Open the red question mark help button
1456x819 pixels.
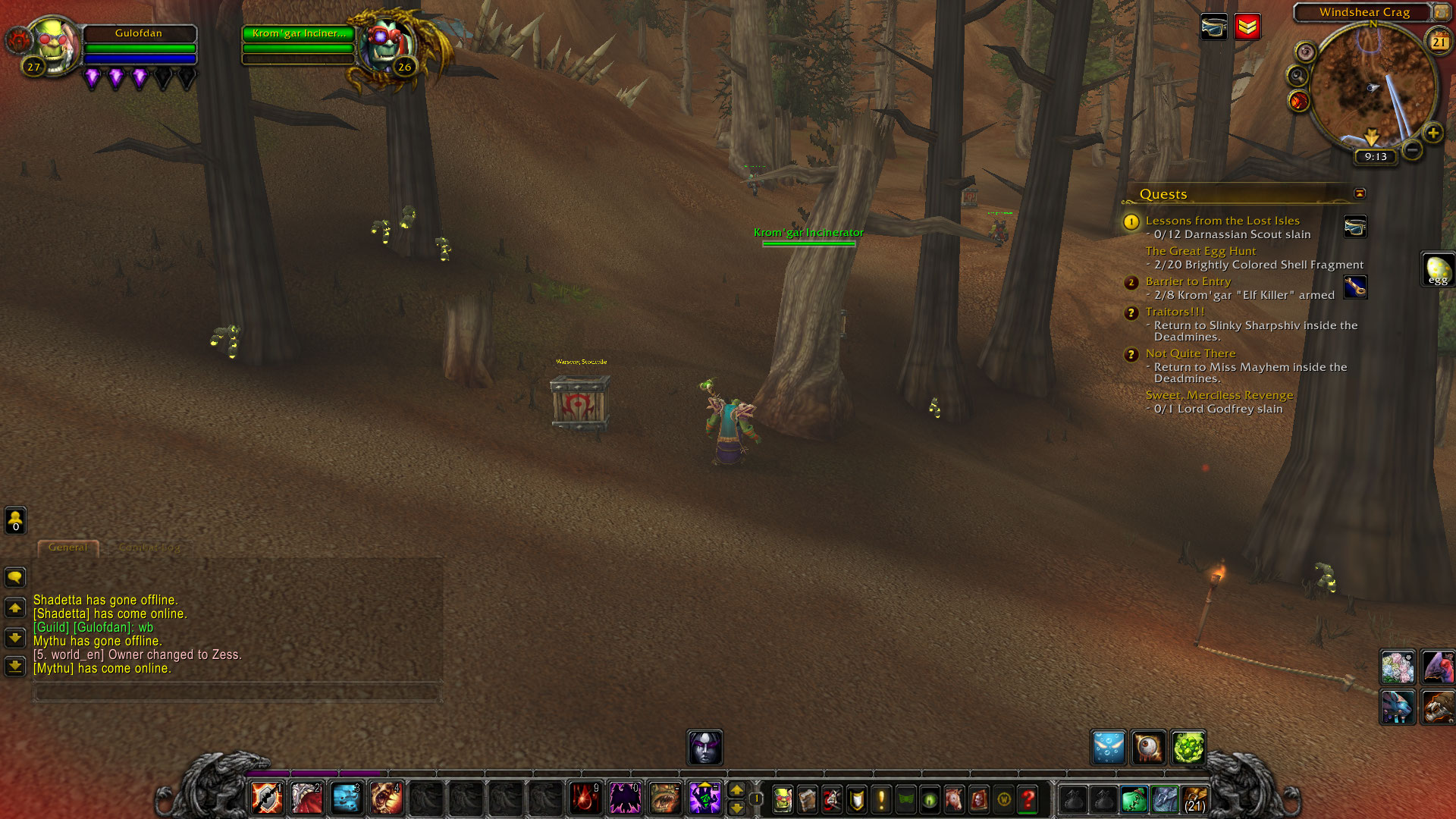pyautogui.click(x=1028, y=799)
